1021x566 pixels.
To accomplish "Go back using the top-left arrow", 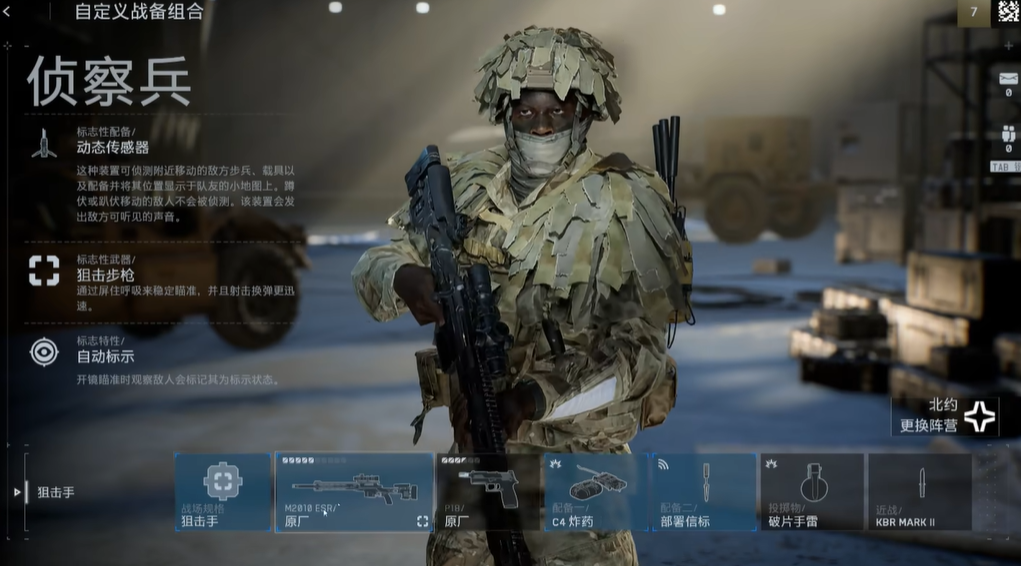I will click(x=8, y=12).
